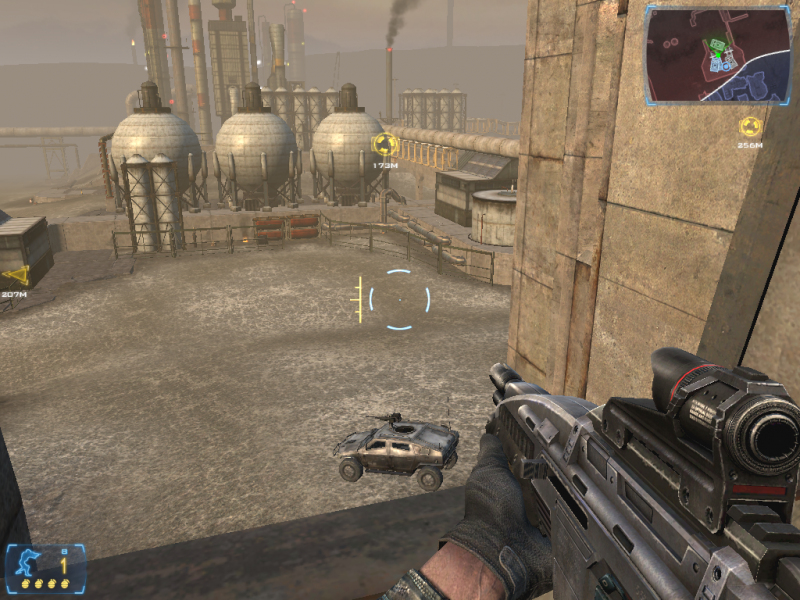Click the yellow arrow waypoint marked 207M
The image size is (800, 600).
point(15,276)
